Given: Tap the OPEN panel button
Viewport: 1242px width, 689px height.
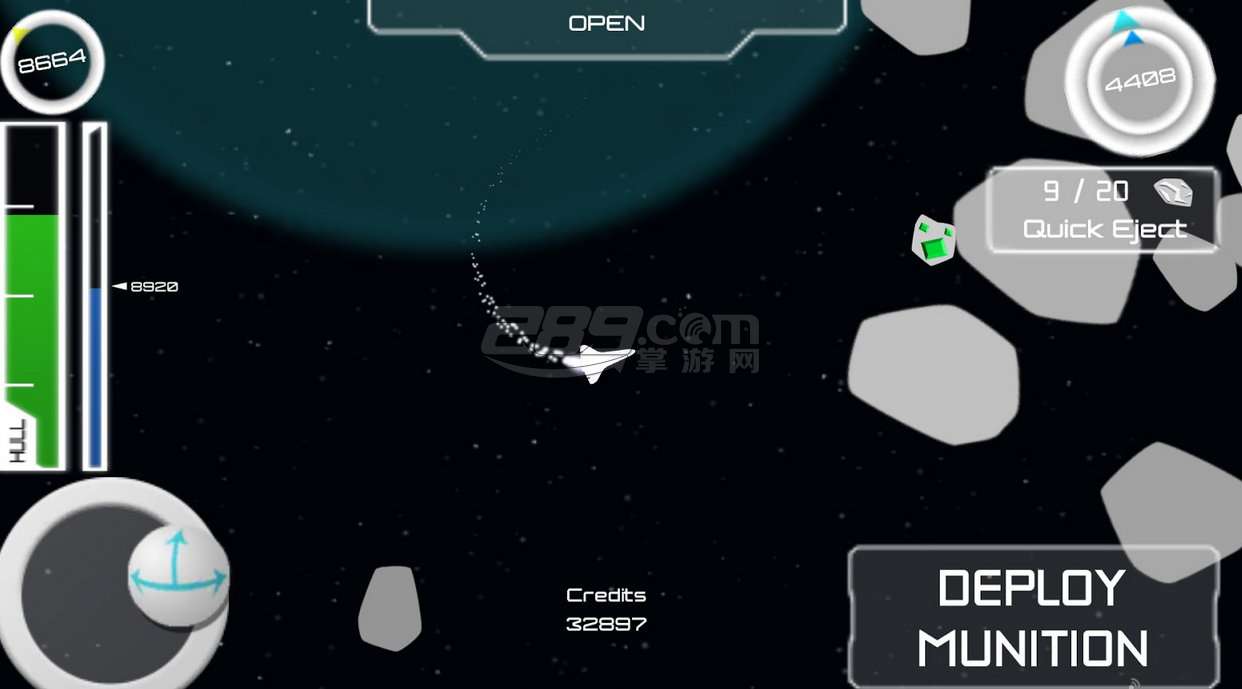Looking at the screenshot, I should point(607,24).
